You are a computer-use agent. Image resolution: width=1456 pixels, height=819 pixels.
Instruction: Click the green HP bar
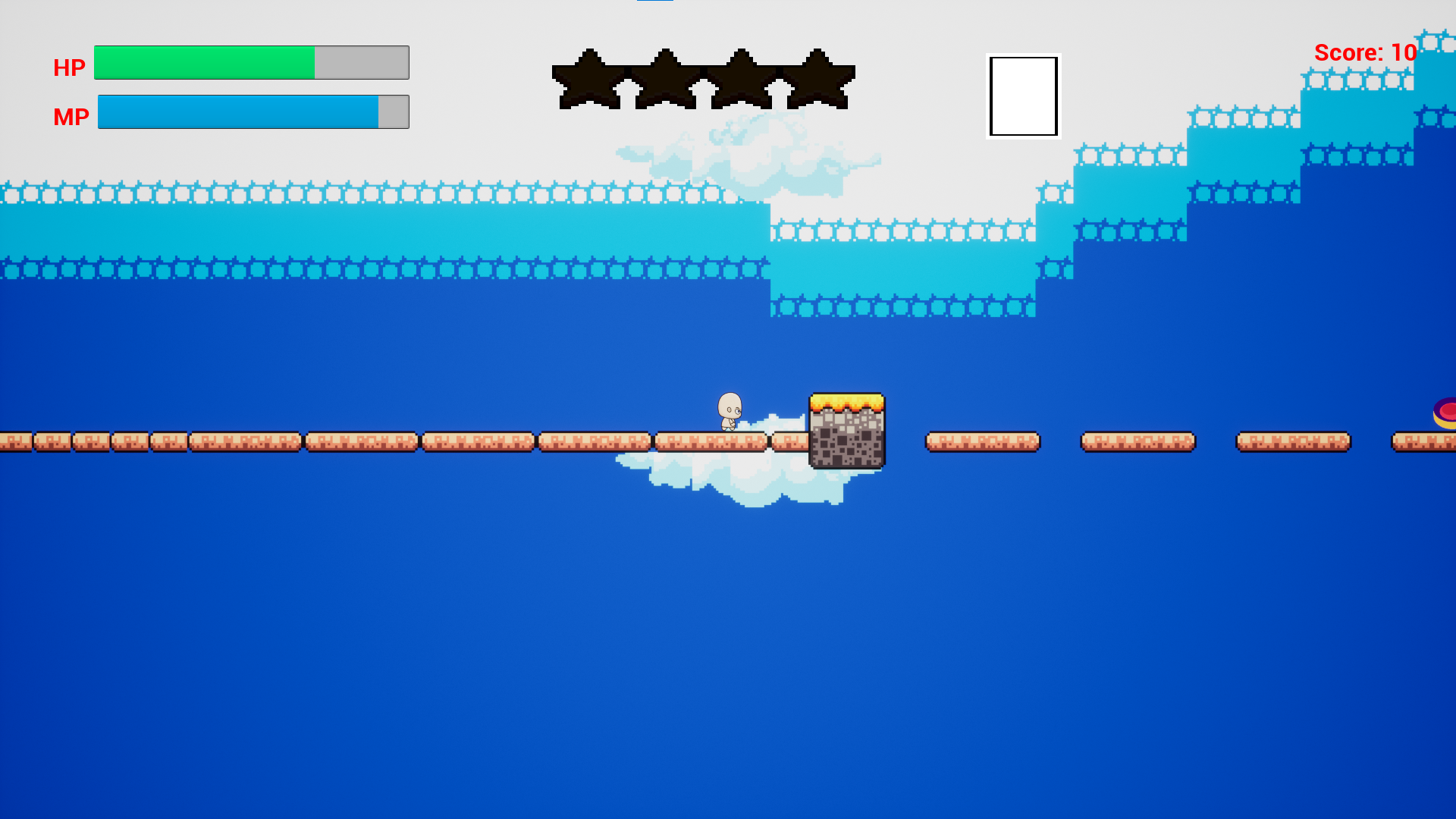tap(205, 62)
